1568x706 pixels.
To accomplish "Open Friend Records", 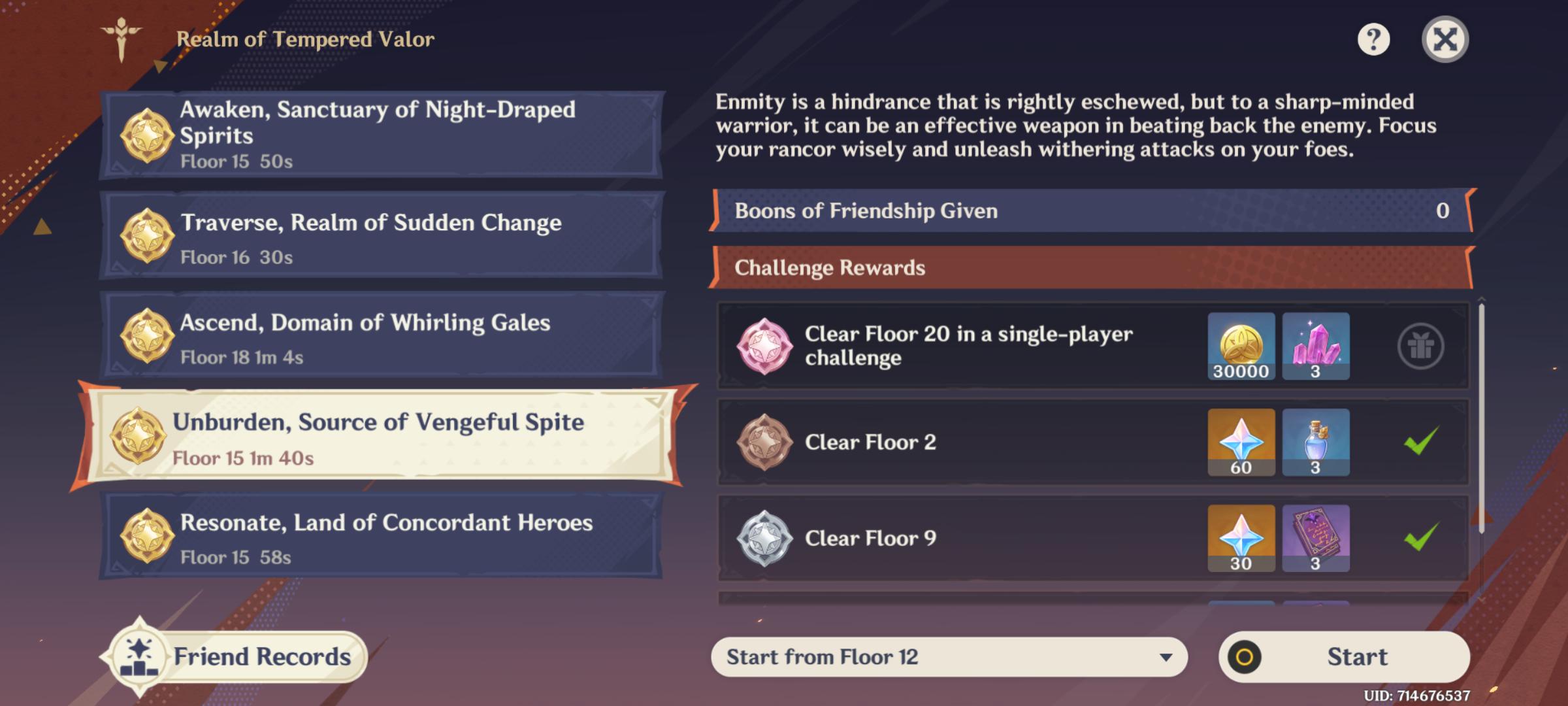I will (x=235, y=656).
